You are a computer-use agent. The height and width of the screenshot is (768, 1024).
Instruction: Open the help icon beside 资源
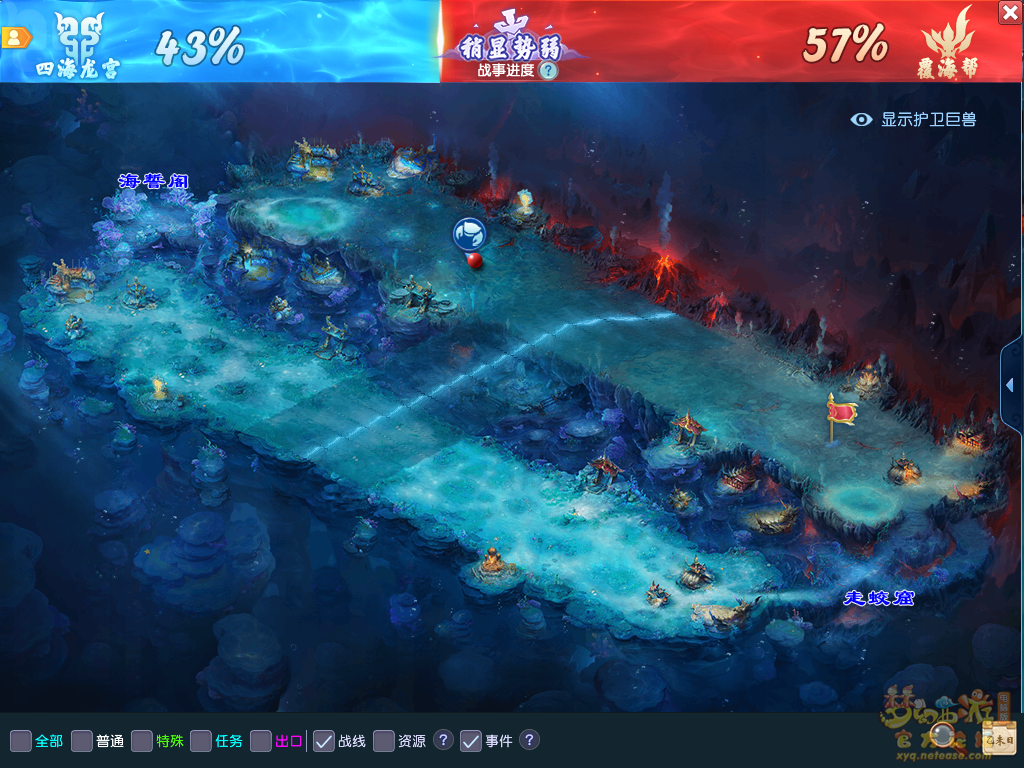(444, 740)
